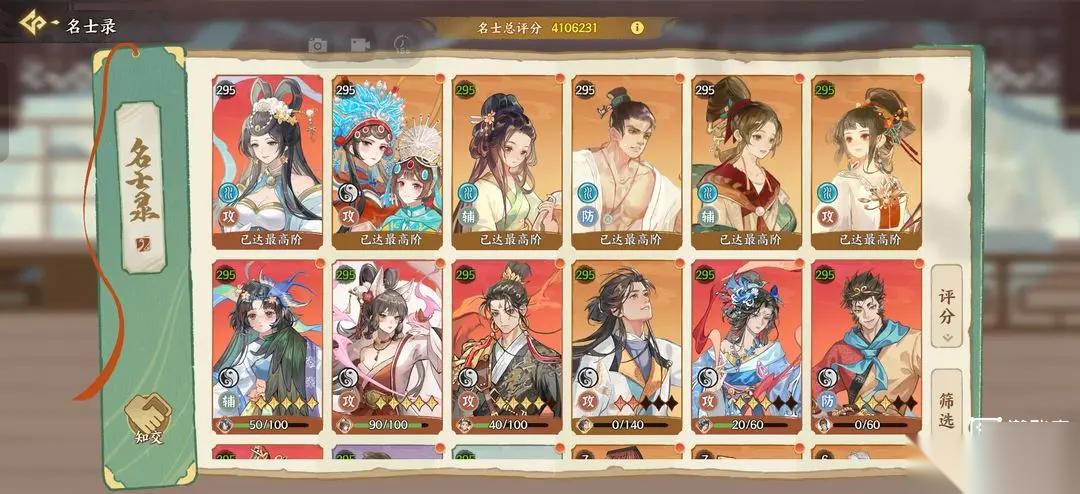Viewport: 1080px width, 494px height.
Task: Click the info icon beside 名士总评分
Action: (637, 27)
